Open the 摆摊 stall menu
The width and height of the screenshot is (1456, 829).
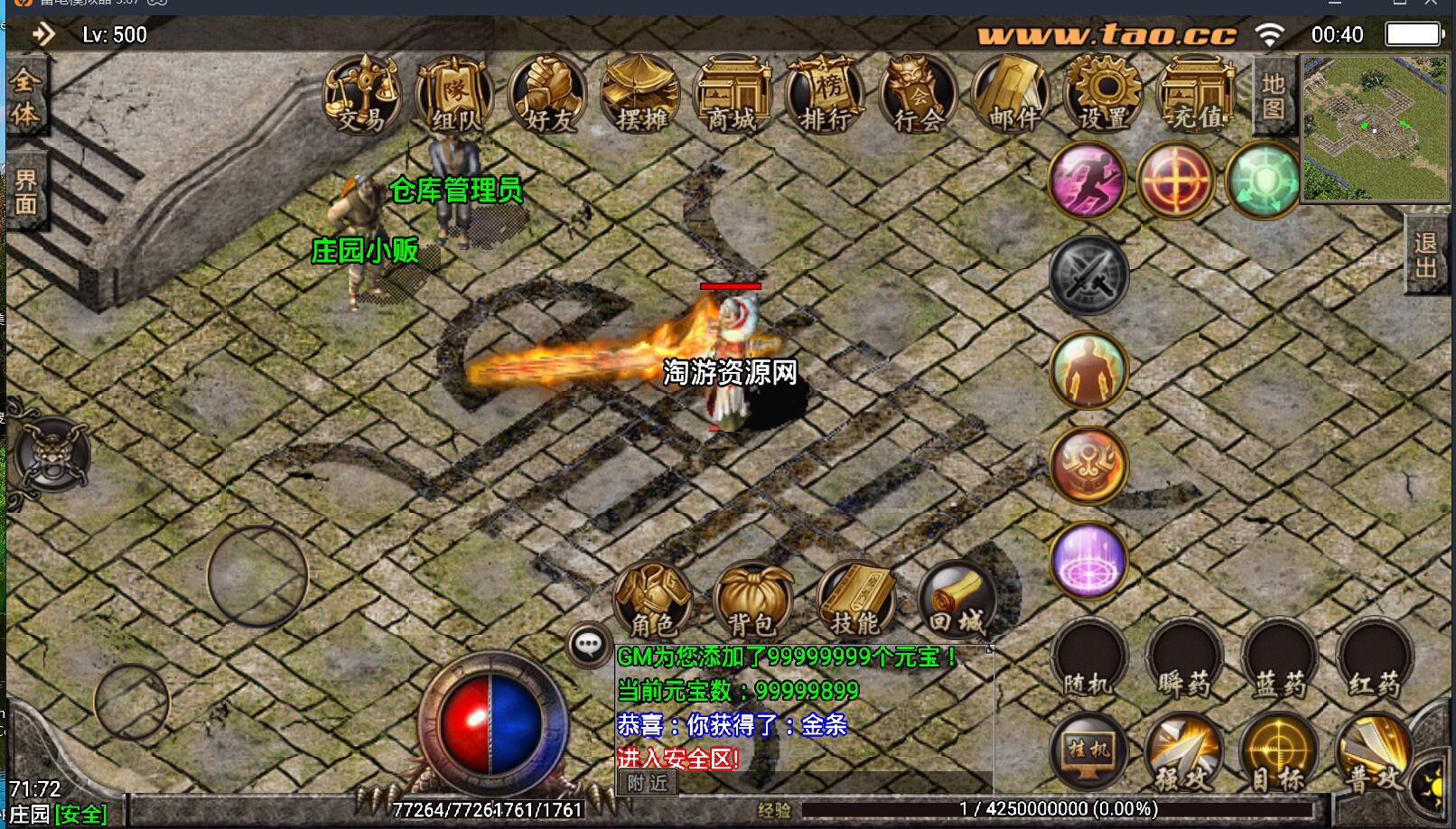(x=640, y=96)
